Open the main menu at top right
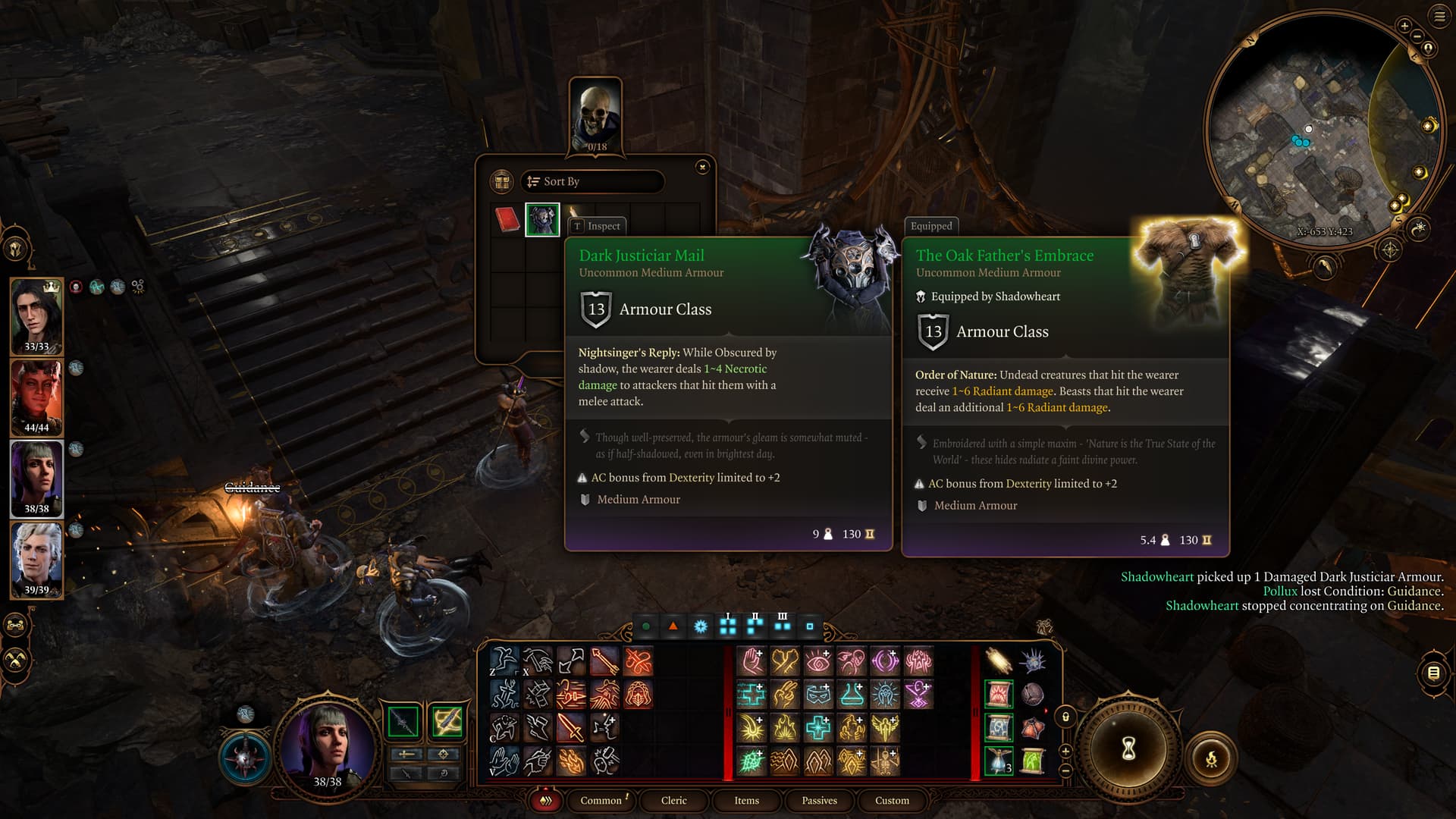Image resolution: width=1456 pixels, height=819 pixels. 1439,17
